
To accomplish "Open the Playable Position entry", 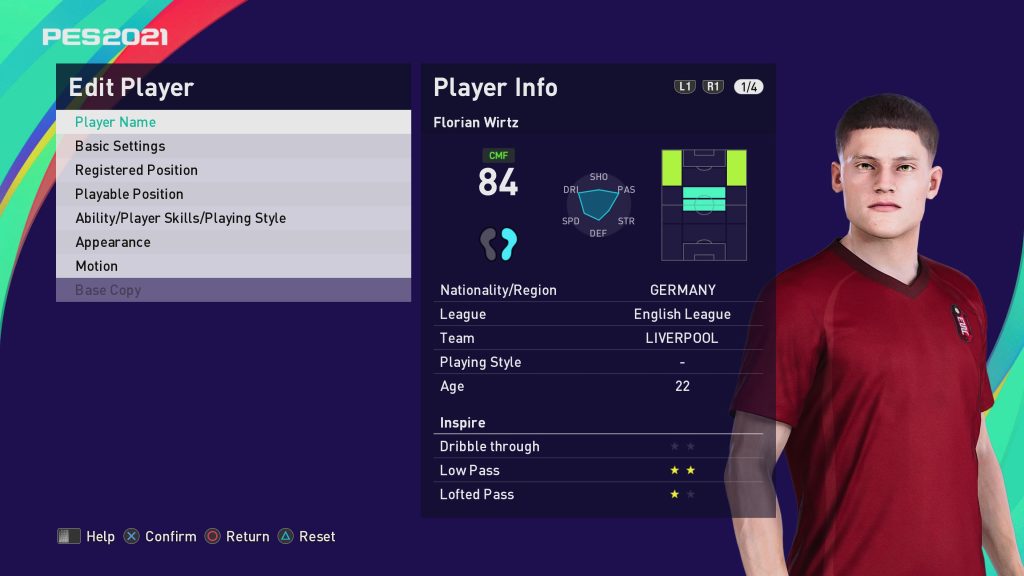I will pyautogui.click(x=233, y=194).
